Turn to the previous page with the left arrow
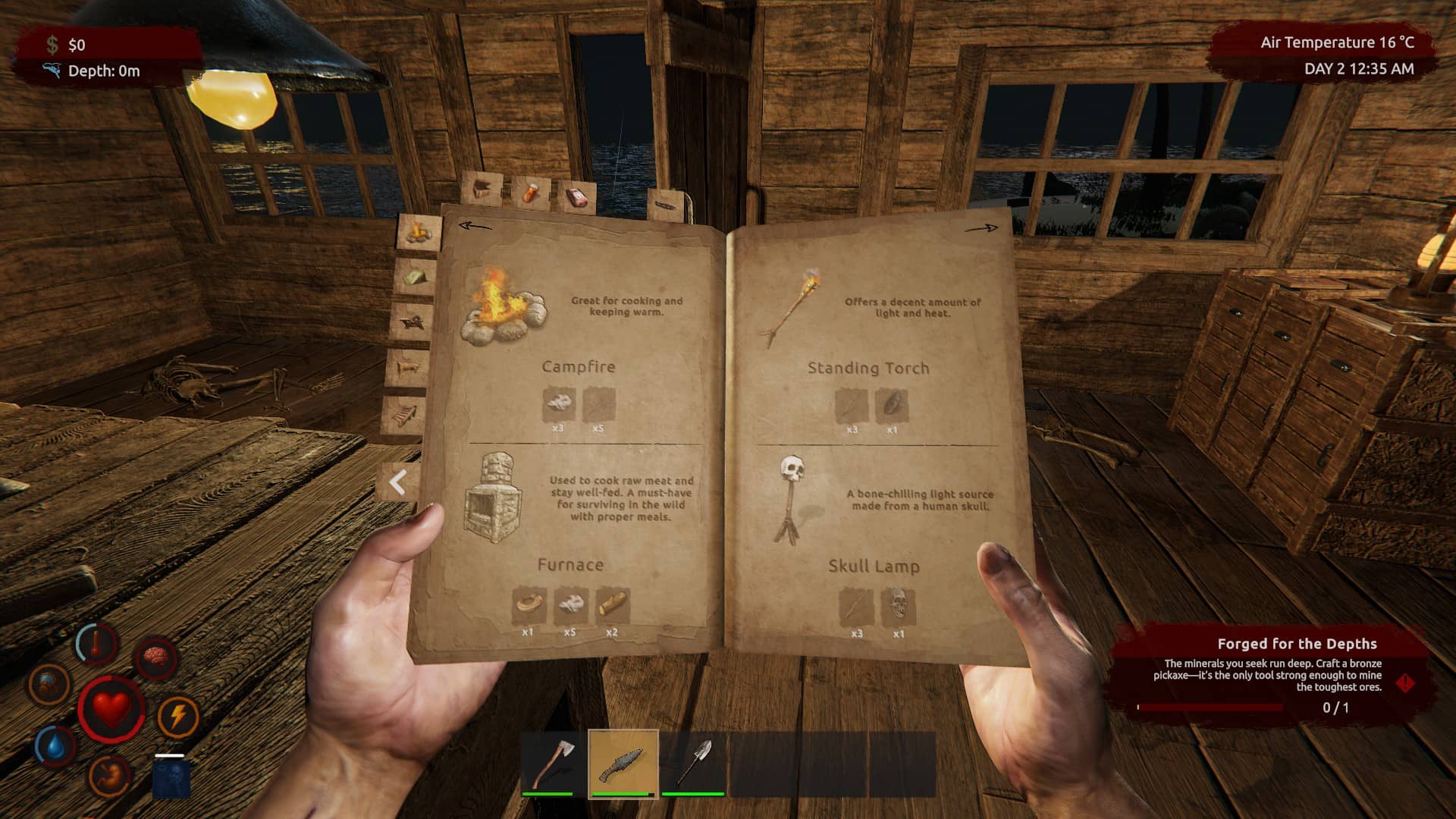The height and width of the screenshot is (819, 1456). coord(475,226)
